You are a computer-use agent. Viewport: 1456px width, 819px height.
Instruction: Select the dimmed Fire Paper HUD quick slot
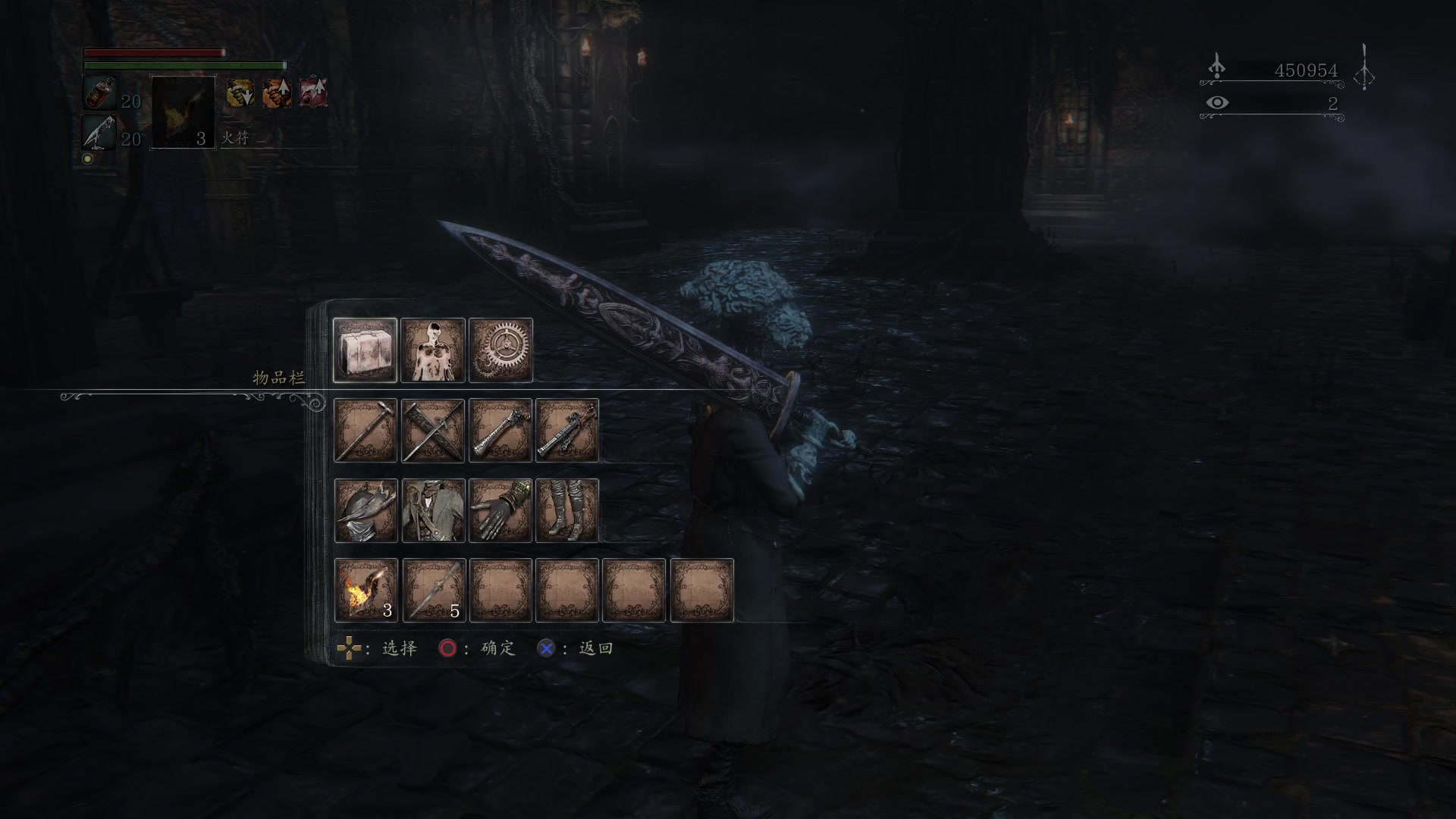(x=183, y=112)
